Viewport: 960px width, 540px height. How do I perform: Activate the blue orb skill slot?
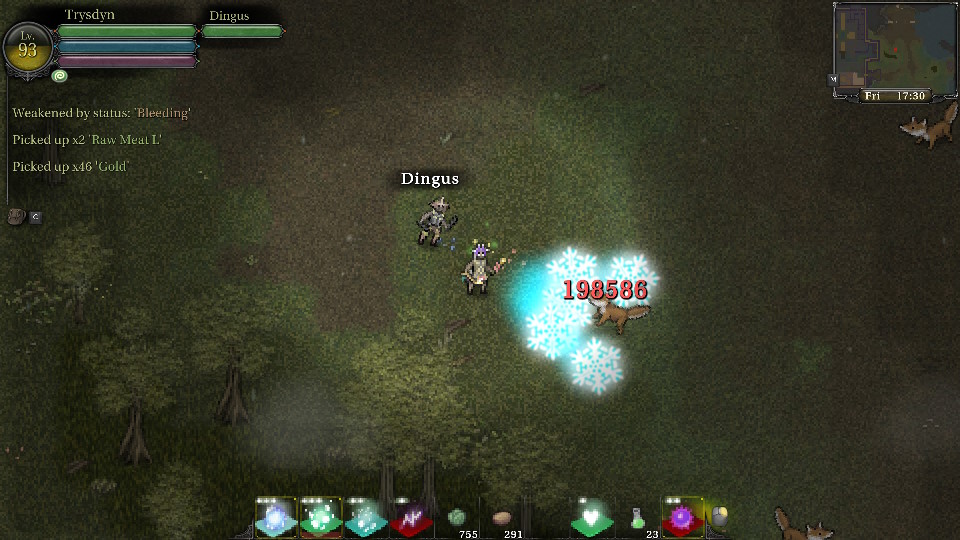(275, 518)
